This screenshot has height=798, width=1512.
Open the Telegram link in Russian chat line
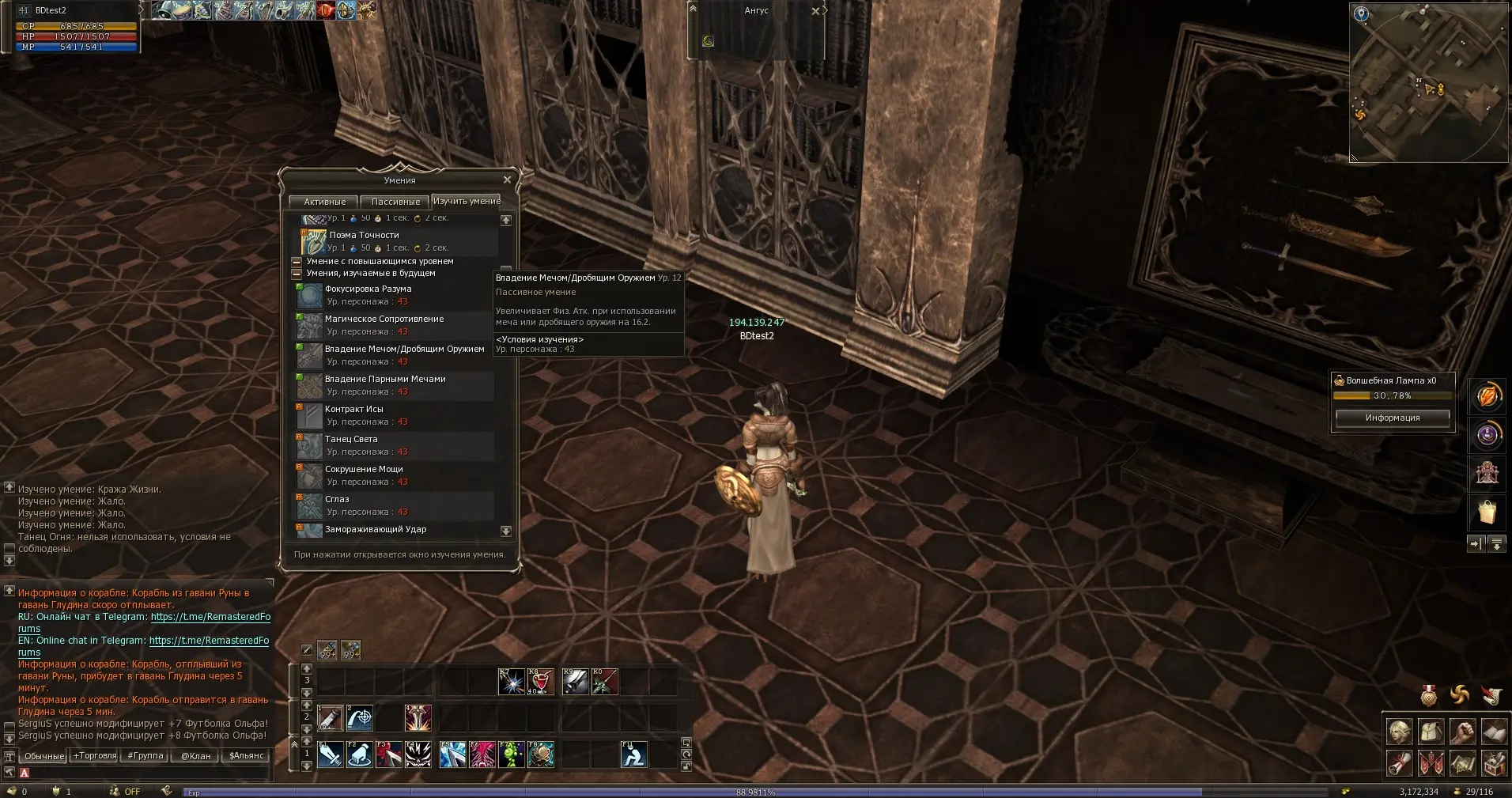(x=210, y=617)
